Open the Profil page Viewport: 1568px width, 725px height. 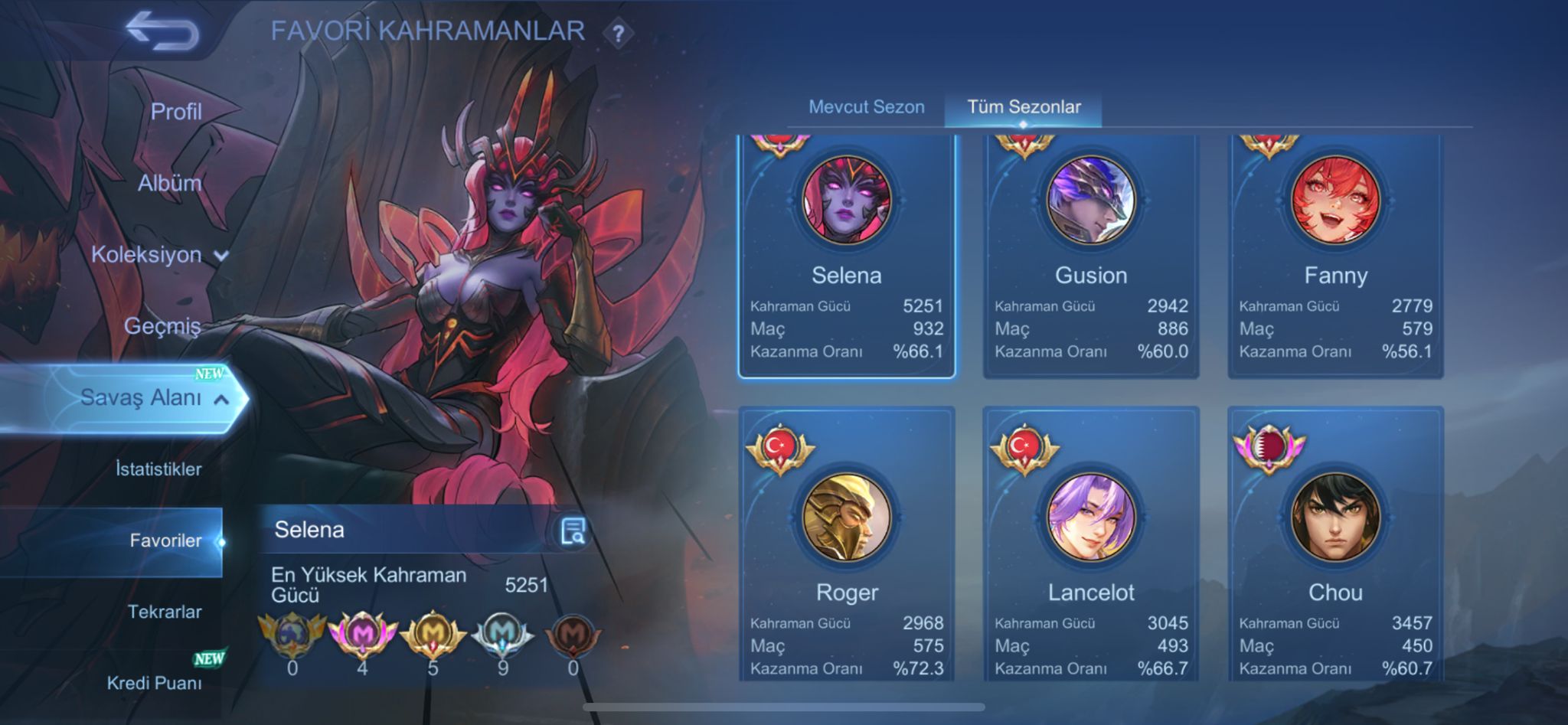click(178, 111)
